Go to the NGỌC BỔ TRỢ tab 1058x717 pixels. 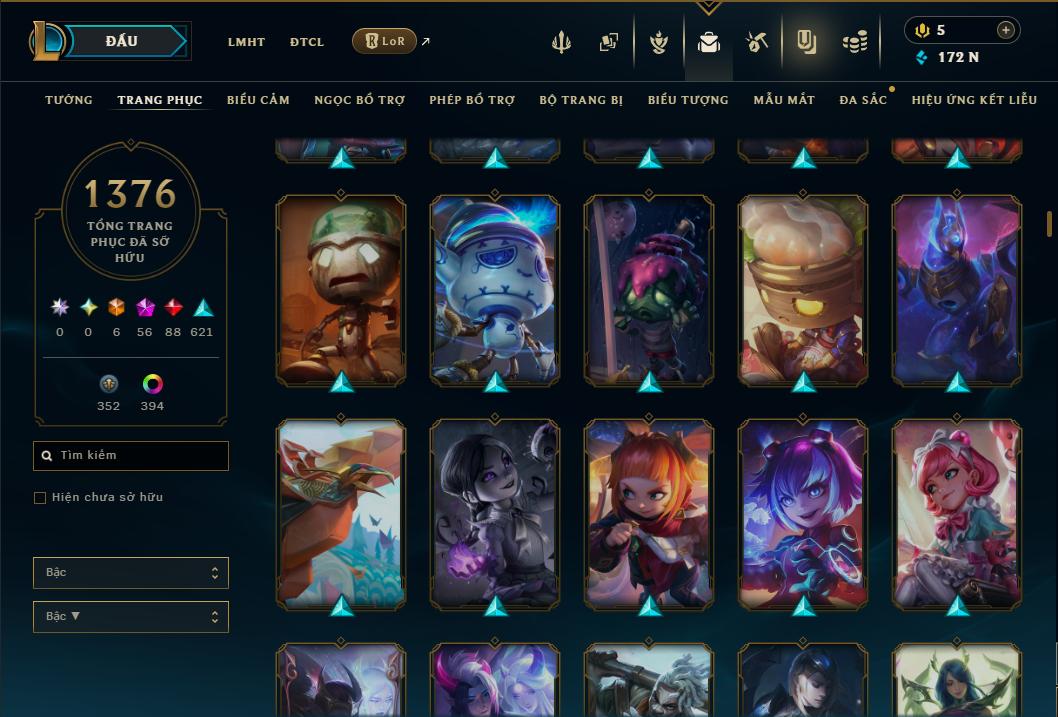coord(359,100)
